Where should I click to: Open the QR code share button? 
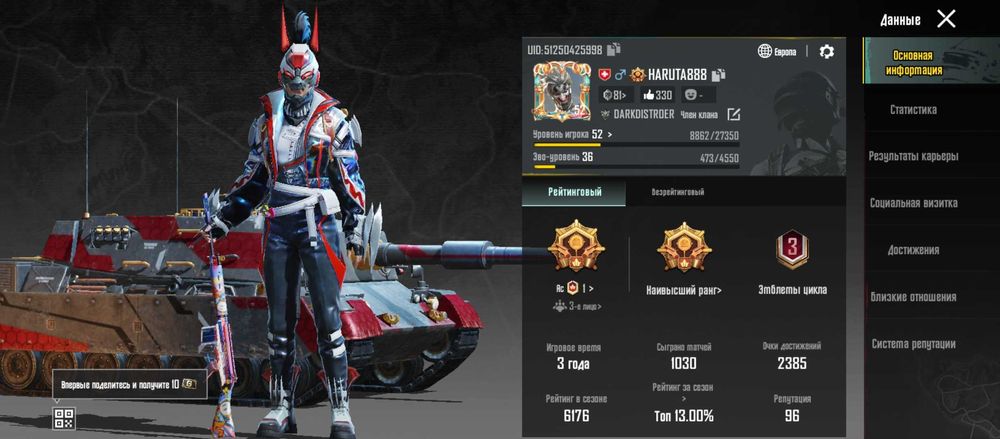click(x=63, y=418)
